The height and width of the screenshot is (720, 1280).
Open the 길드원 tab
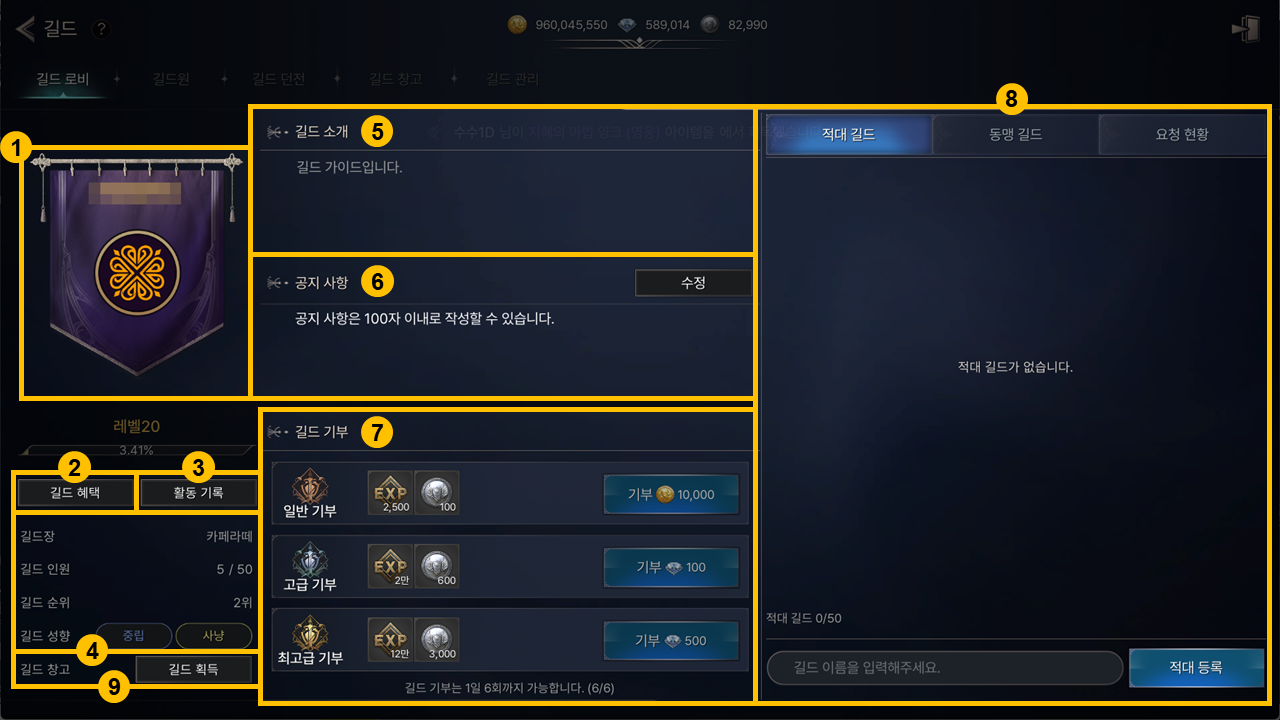coord(171,79)
